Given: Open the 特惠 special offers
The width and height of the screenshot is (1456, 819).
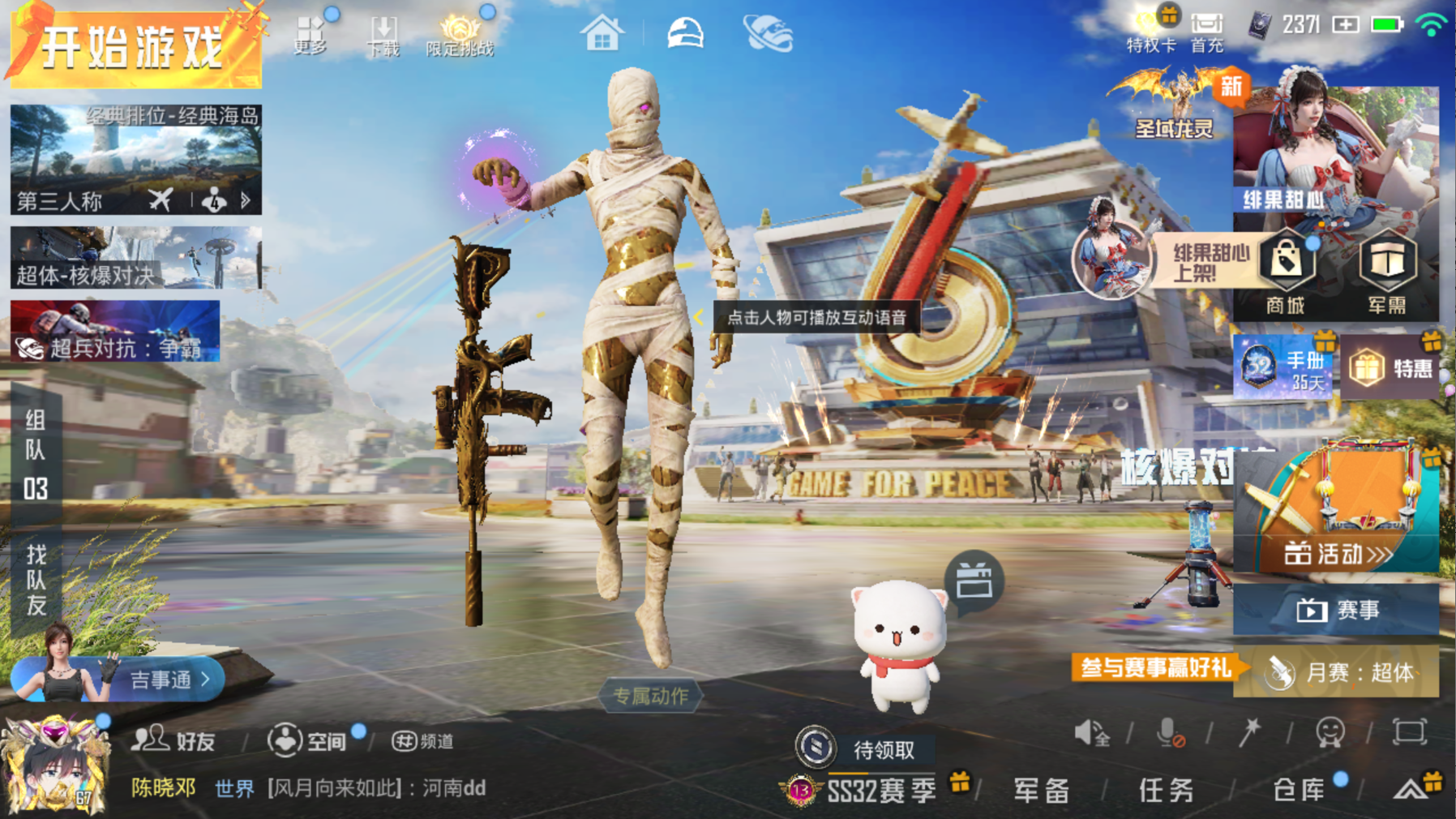Looking at the screenshot, I should pyautogui.click(x=1390, y=368).
